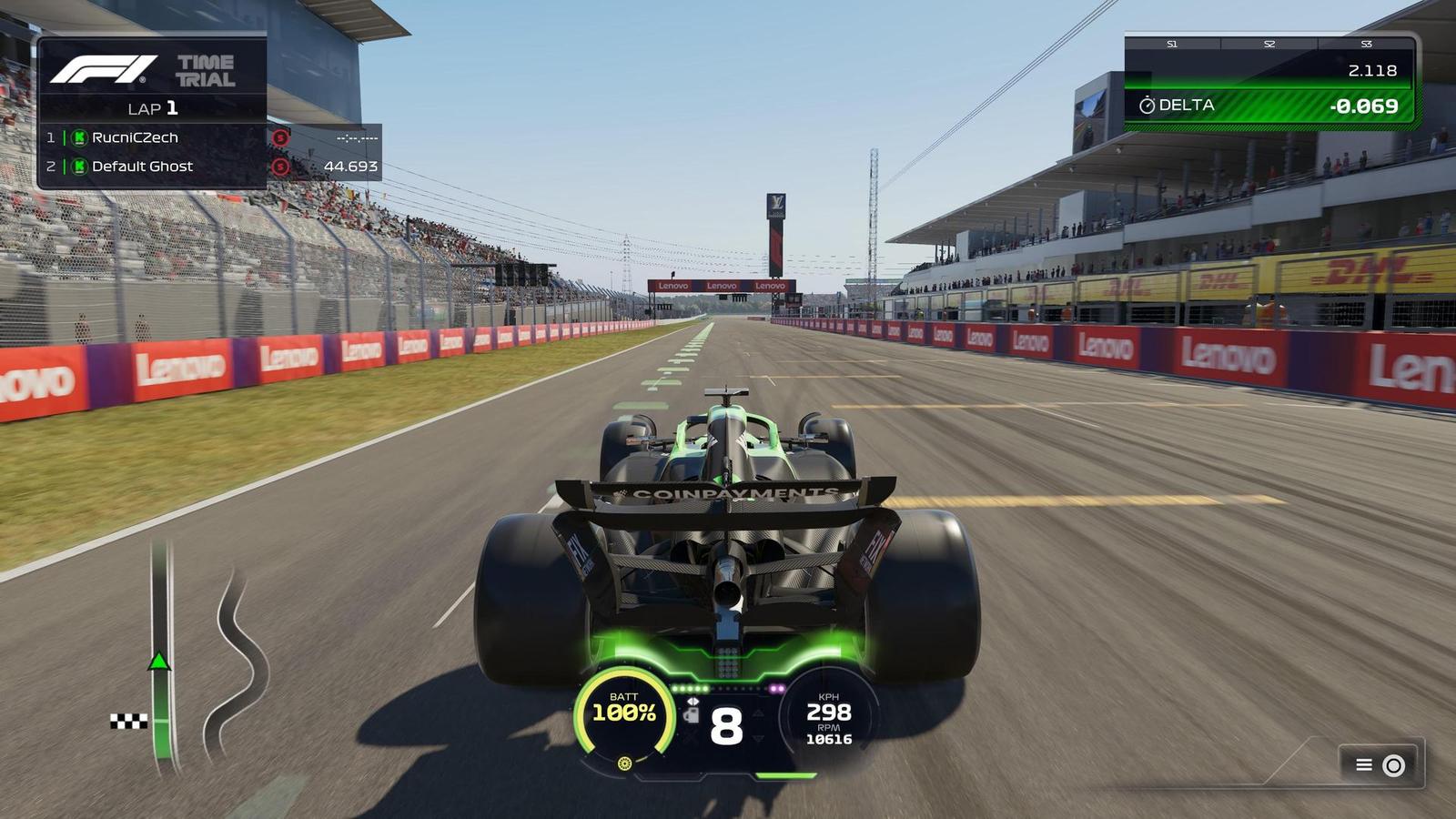
Task: Select the soft tyre icon beside RucniCZech
Action: (280, 138)
